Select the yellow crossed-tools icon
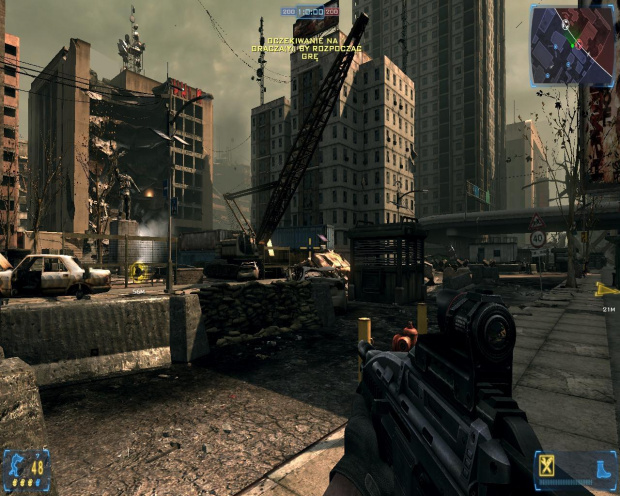This screenshot has width=620, height=496. click(x=547, y=465)
